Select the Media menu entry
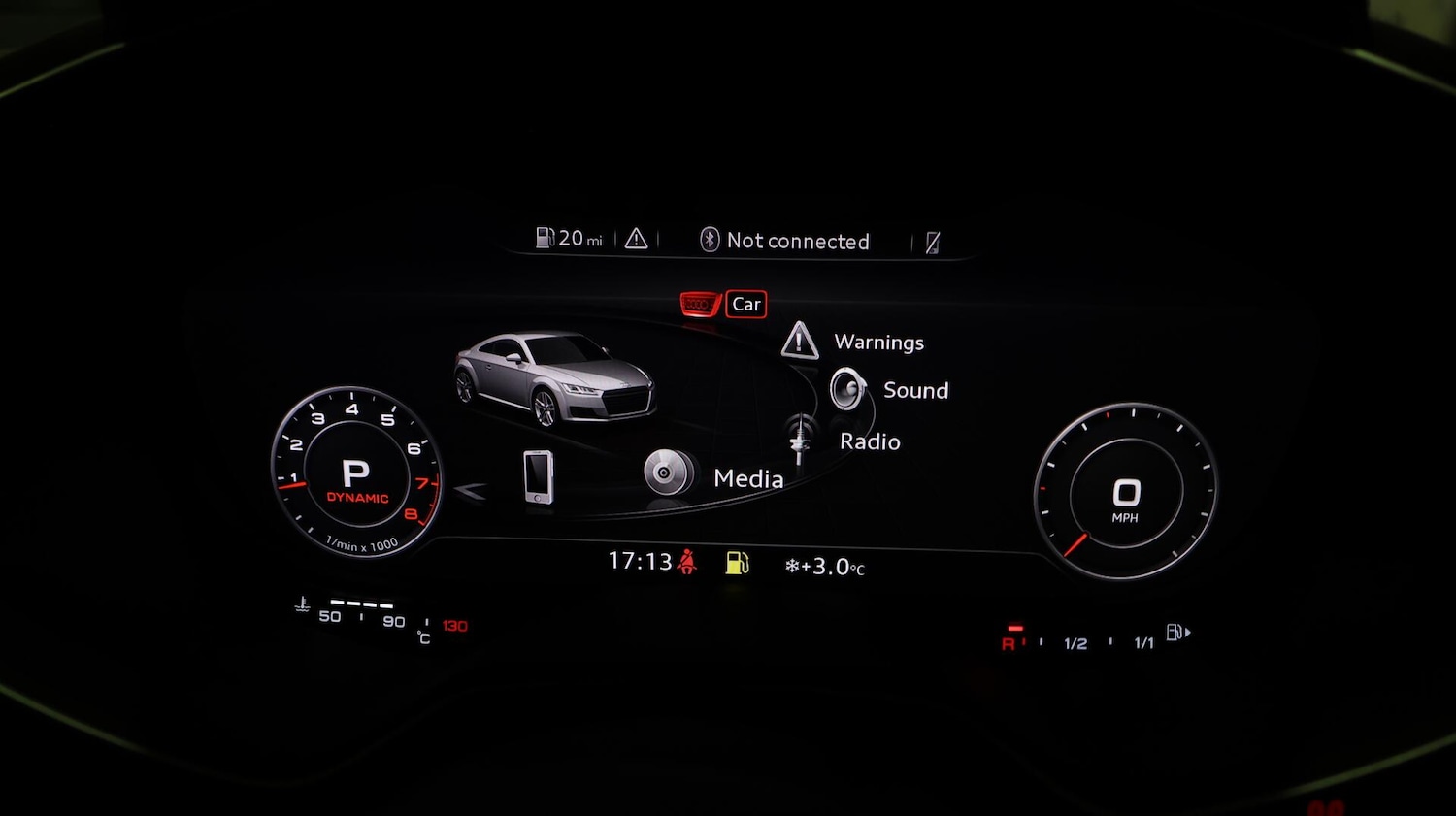 (749, 478)
